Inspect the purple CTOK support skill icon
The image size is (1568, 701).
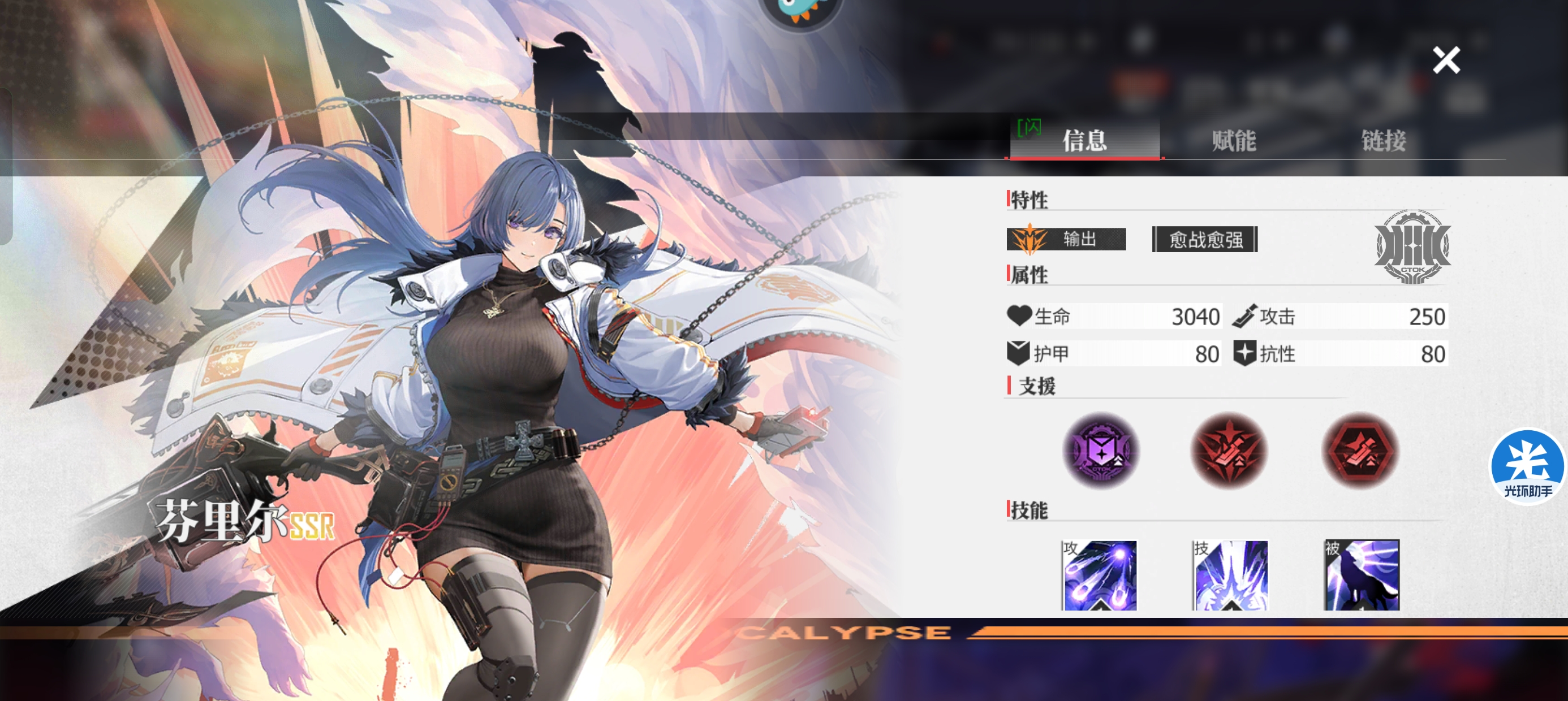coord(1101,451)
